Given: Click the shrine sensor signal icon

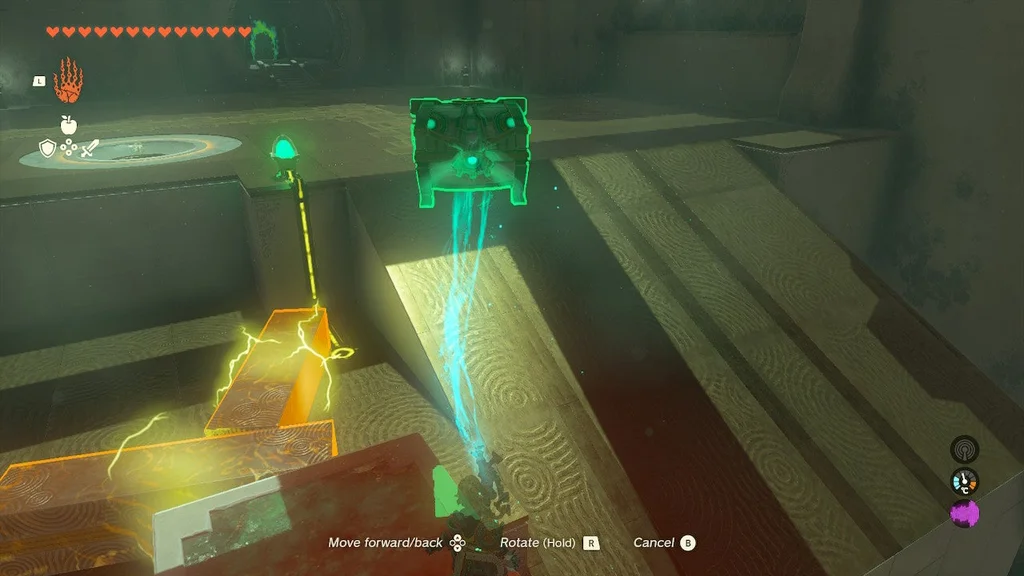Looking at the screenshot, I should [964, 449].
